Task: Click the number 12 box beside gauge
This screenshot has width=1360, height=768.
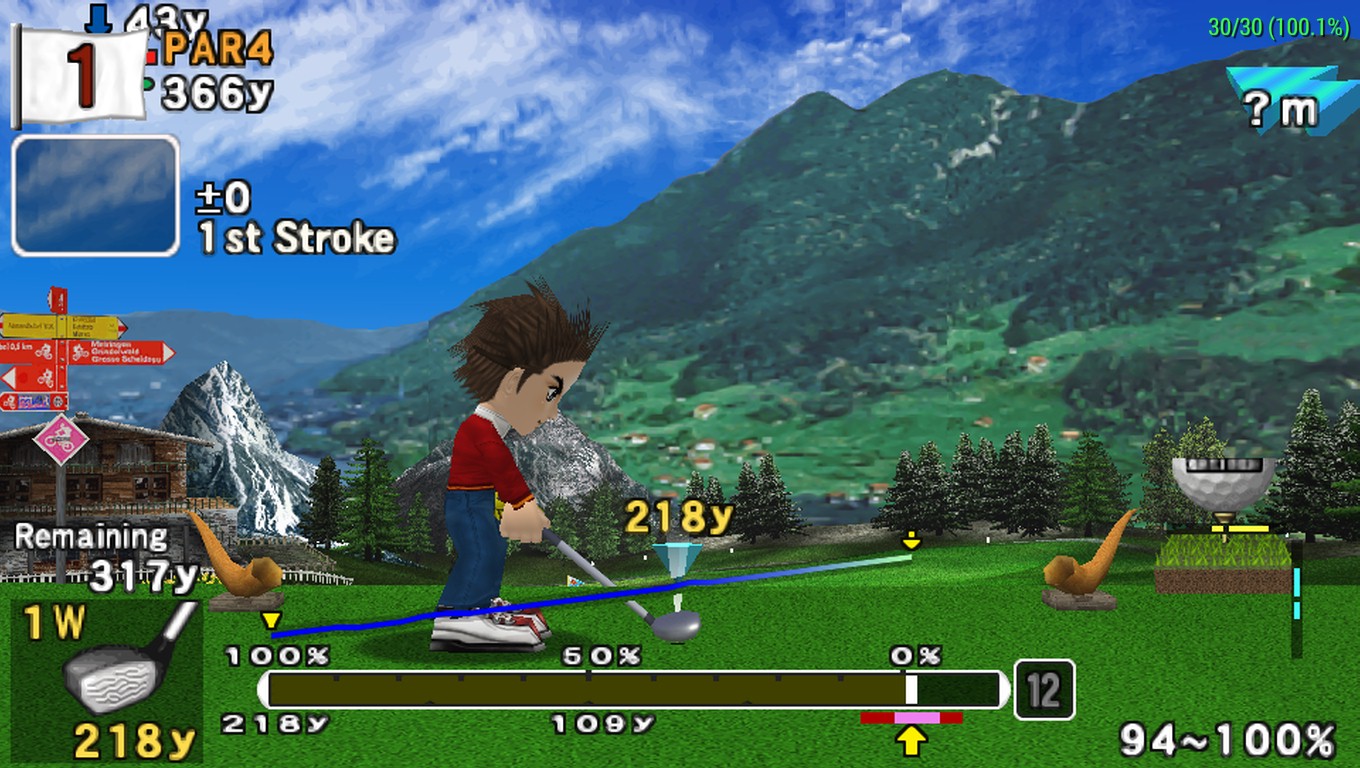Action: pos(1044,690)
